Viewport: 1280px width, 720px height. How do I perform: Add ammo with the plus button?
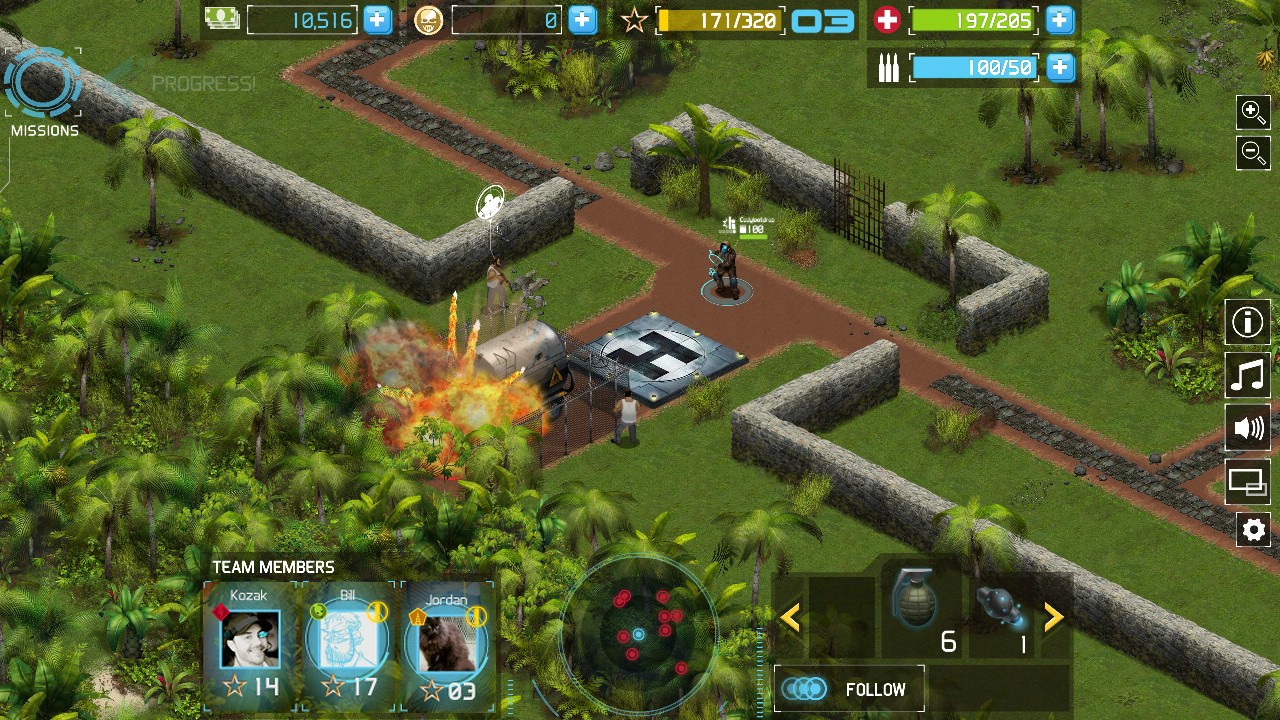click(1060, 68)
